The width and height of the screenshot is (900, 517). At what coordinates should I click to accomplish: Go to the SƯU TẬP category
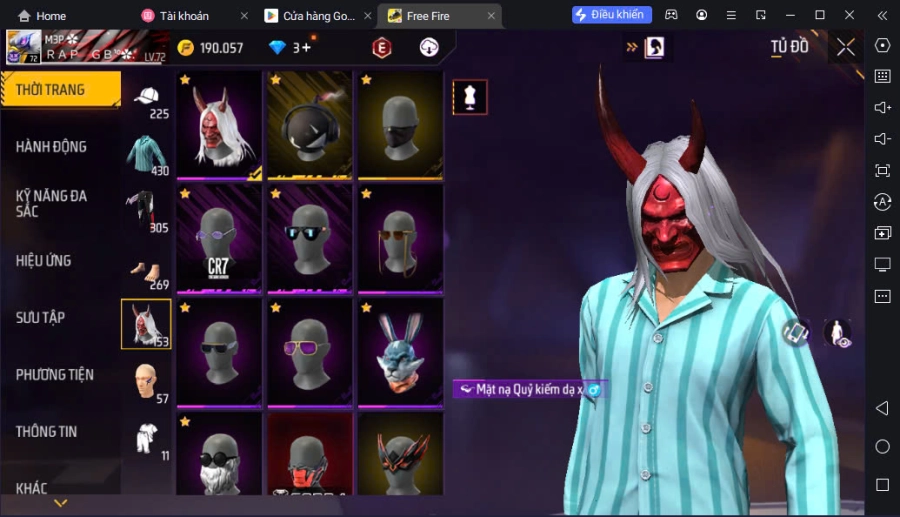41,318
